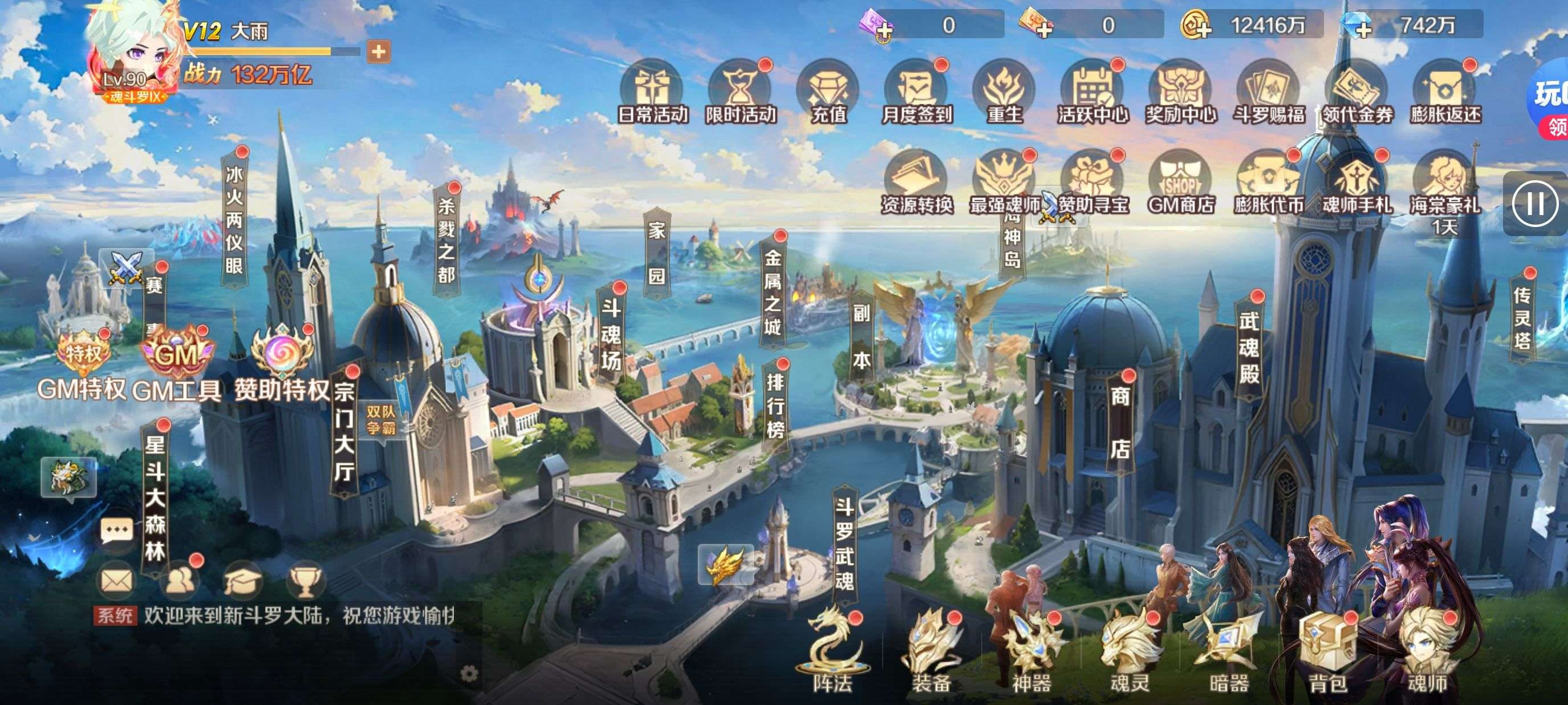Open the GM商店 shop icon
This screenshot has height=705, width=1568.
(x=1181, y=184)
